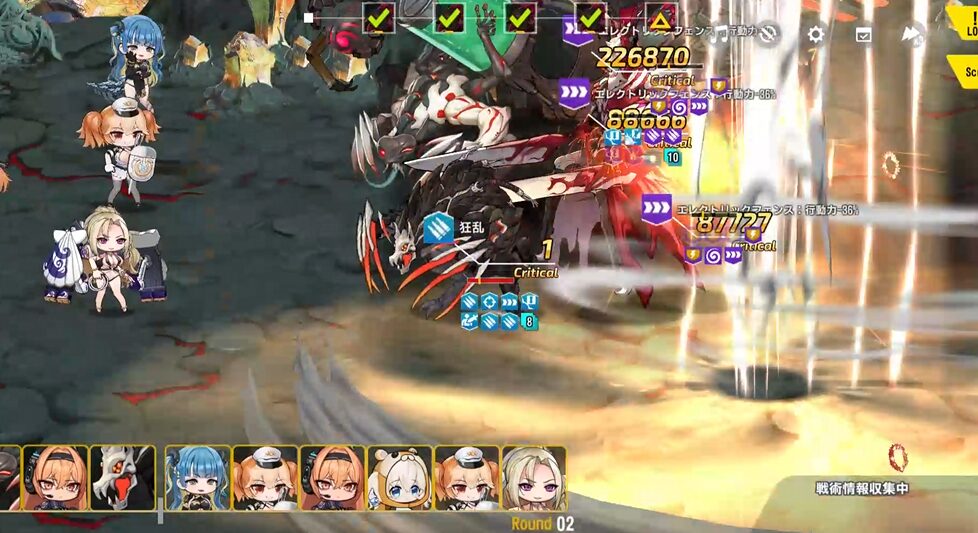The height and width of the screenshot is (533, 978).
Task: Toggle the crossed-out circular arrows auto button
Action: pyautogui.click(x=768, y=34)
